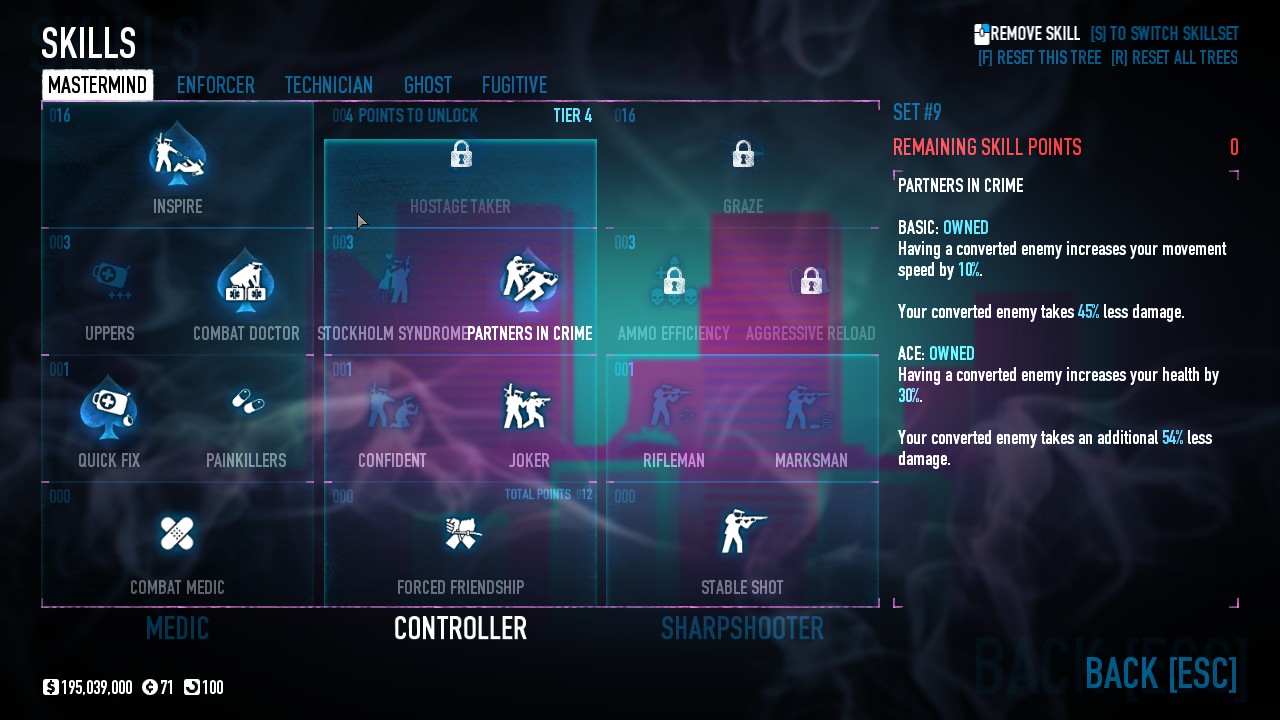The height and width of the screenshot is (720, 1280).
Task: Switch to the FUGITIVE tab
Action: [x=514, y=85]
